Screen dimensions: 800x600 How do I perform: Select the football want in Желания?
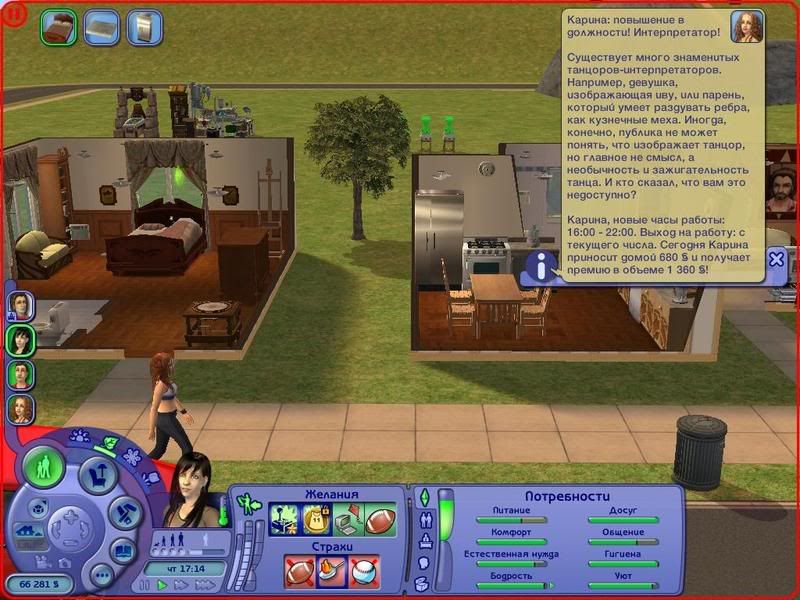pos(381,521)
